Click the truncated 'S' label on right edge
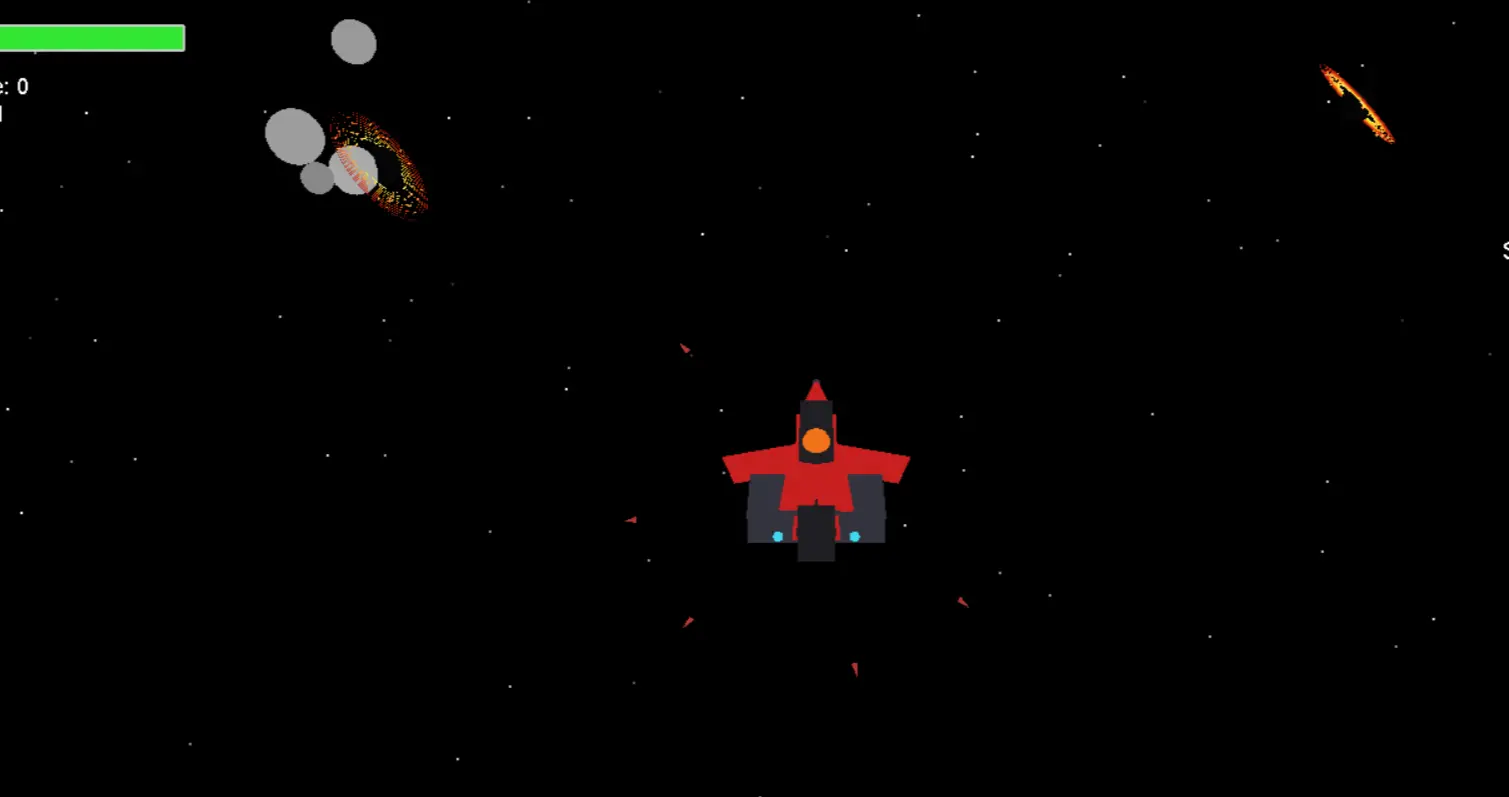 coord(1505,252)
